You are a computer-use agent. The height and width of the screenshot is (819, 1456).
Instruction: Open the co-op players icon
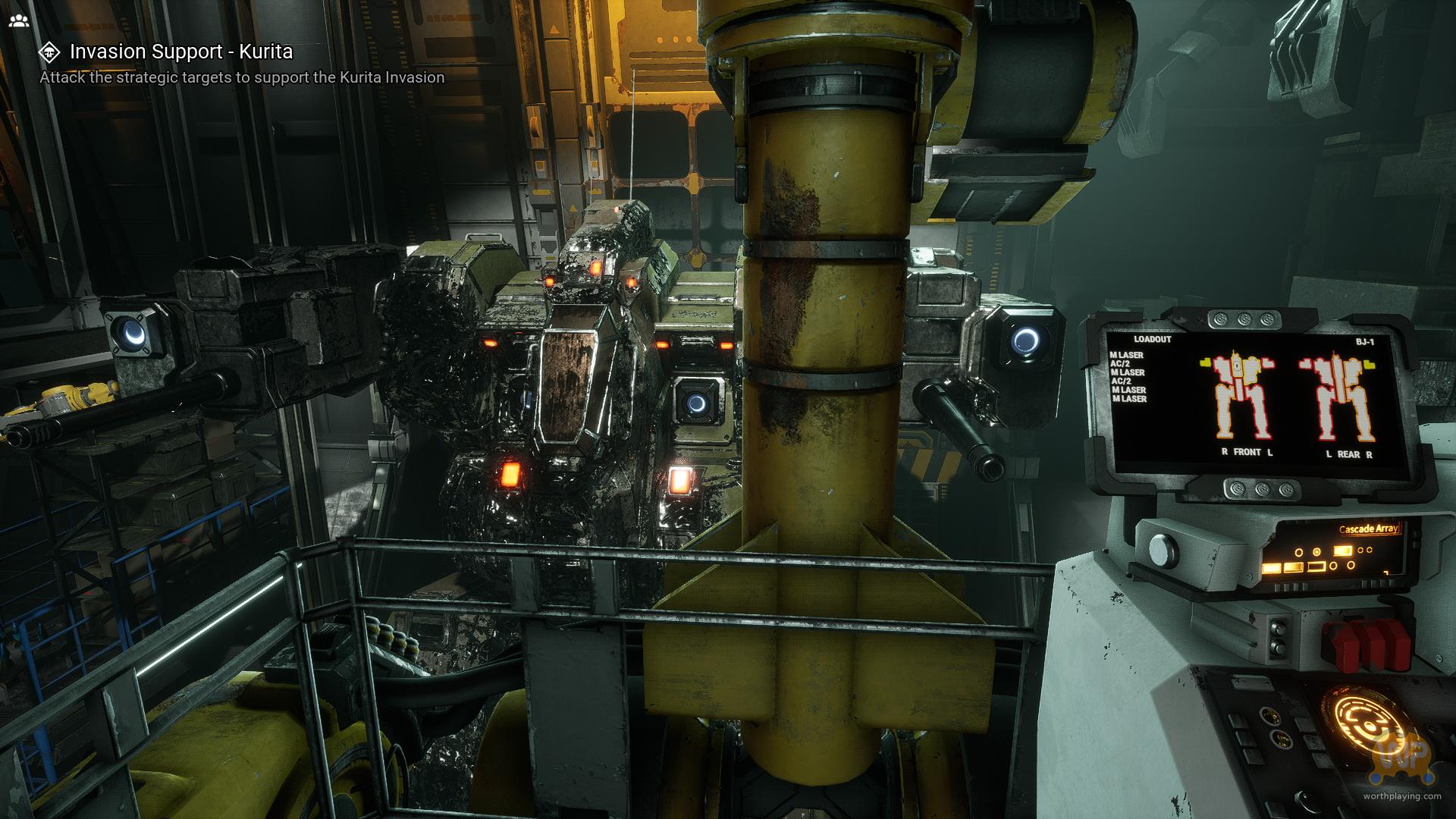19,20
